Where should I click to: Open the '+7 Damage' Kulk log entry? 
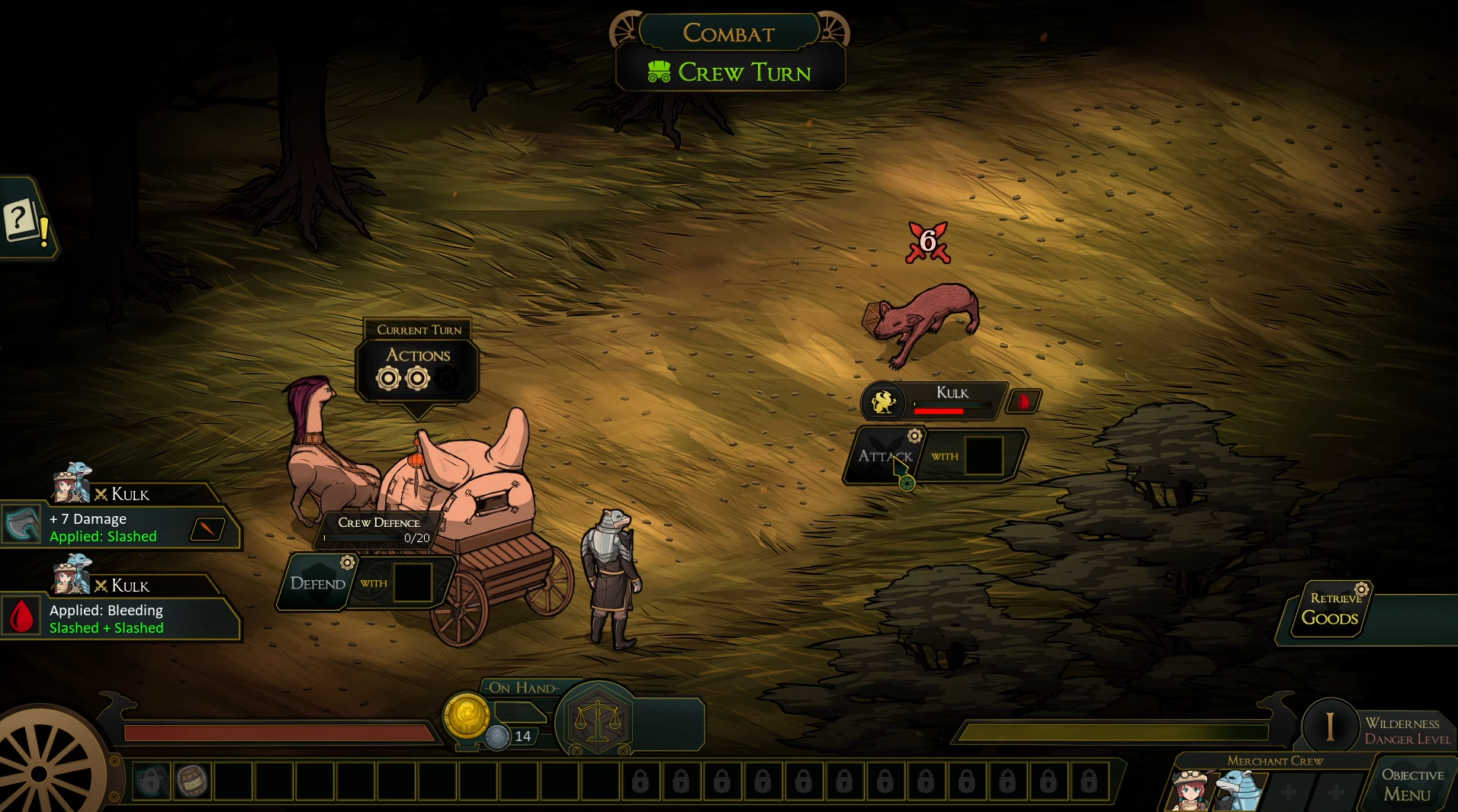[x=122, y=528]
